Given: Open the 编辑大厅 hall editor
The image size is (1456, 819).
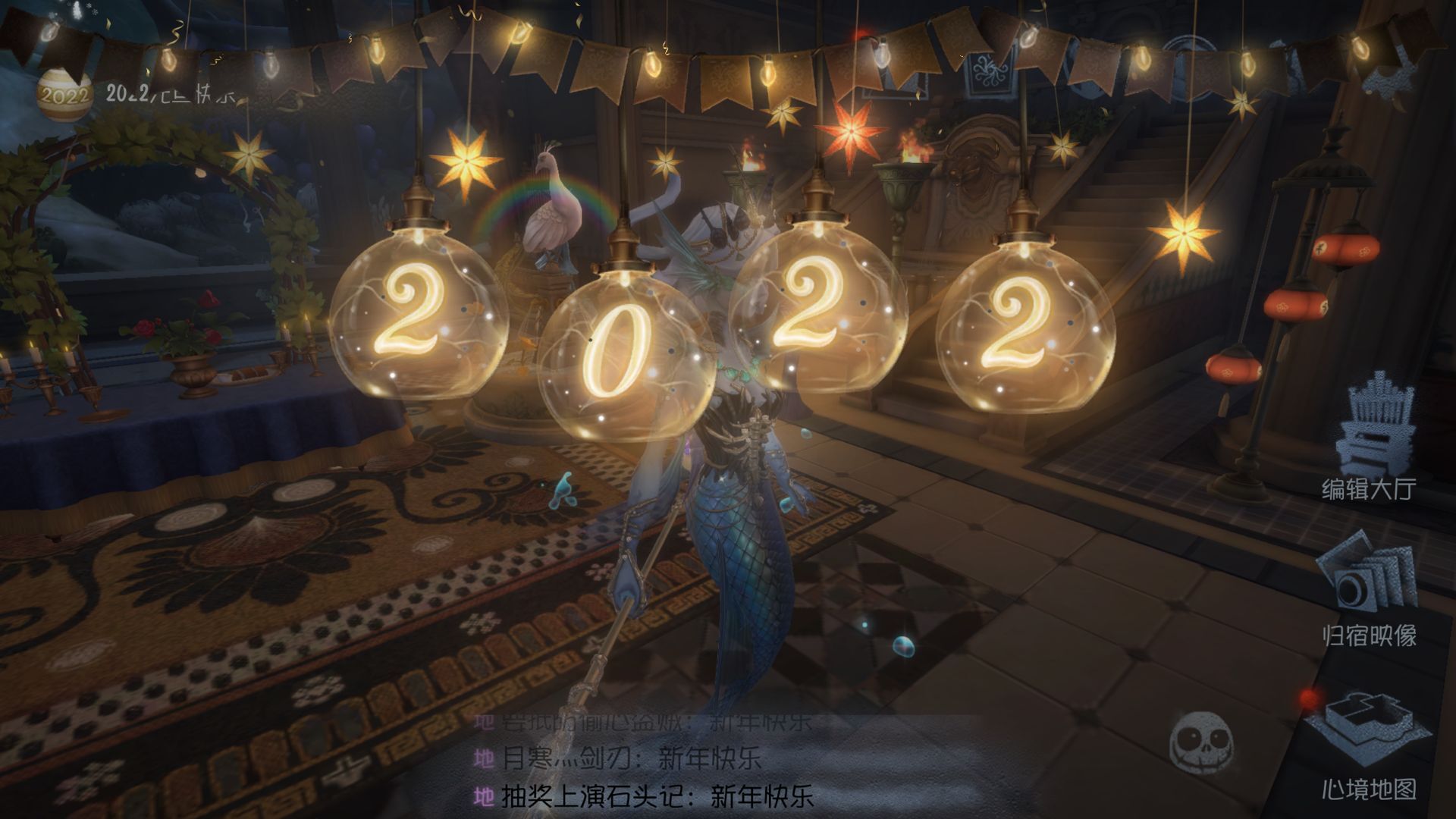Looking at the screenshot, I should coord(1370,438).
